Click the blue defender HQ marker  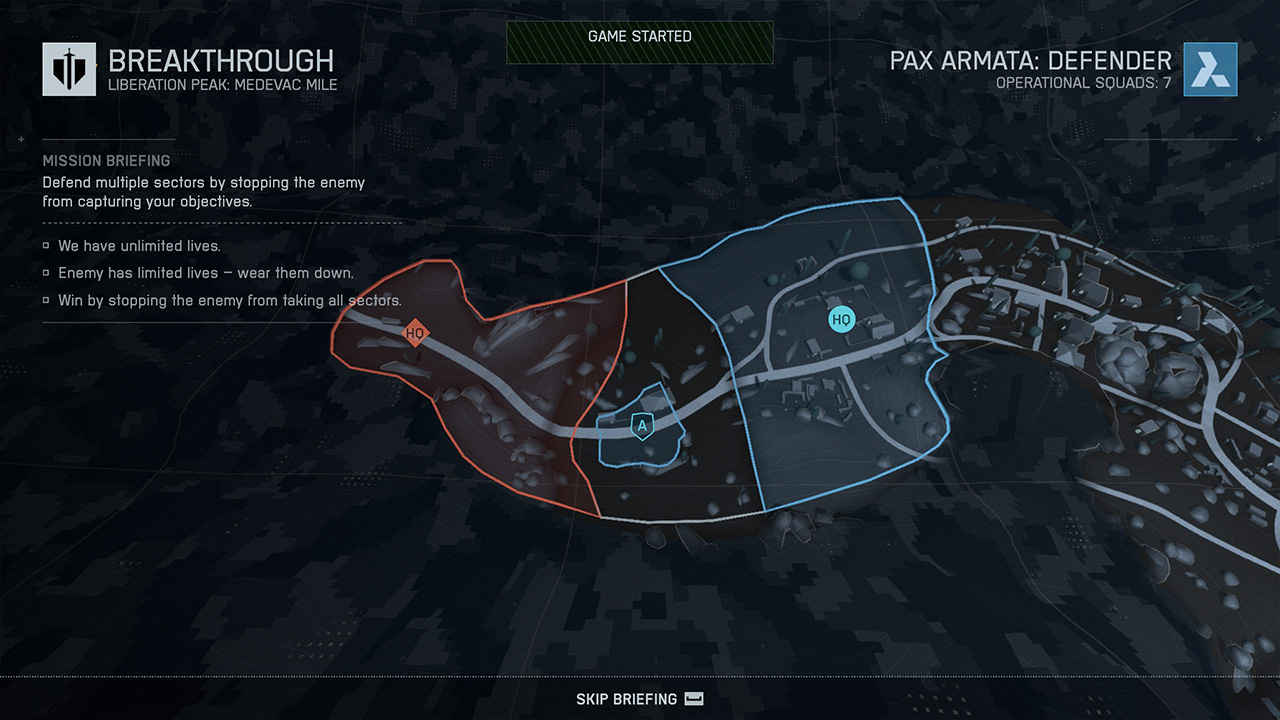pos(841,320)
